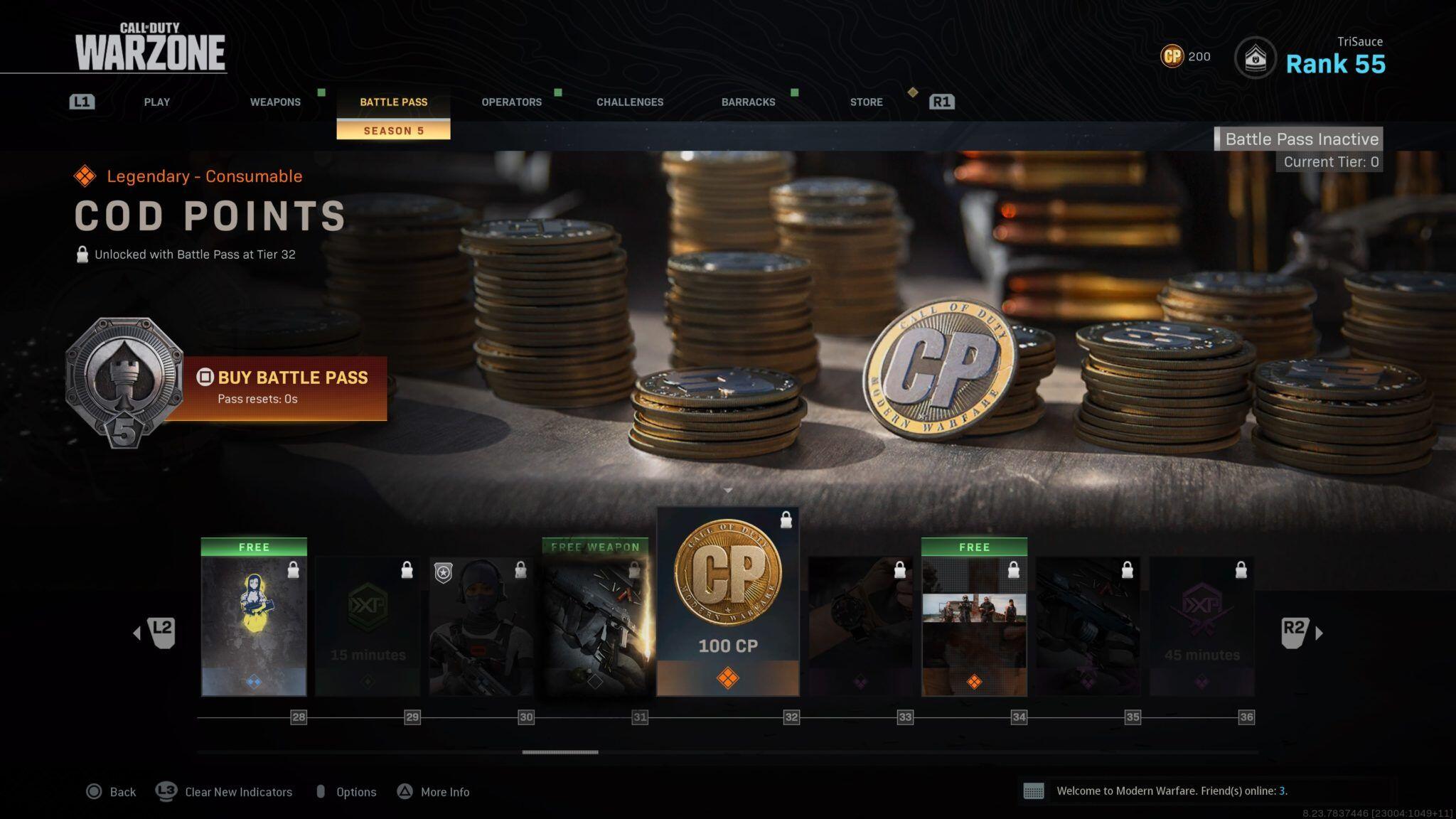The width and height of the screenshot is (1456, 819).
Task: Open the Challenges tab
Action: click(x=630, y=102)
